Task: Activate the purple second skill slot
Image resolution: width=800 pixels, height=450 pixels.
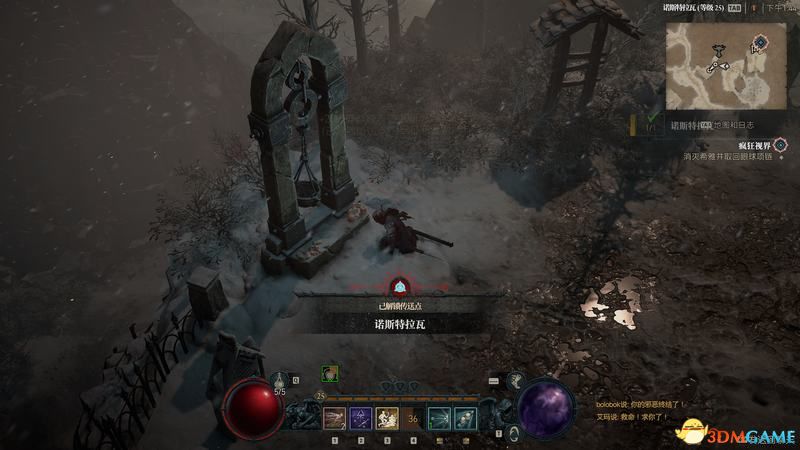Action: coord(360,418)
